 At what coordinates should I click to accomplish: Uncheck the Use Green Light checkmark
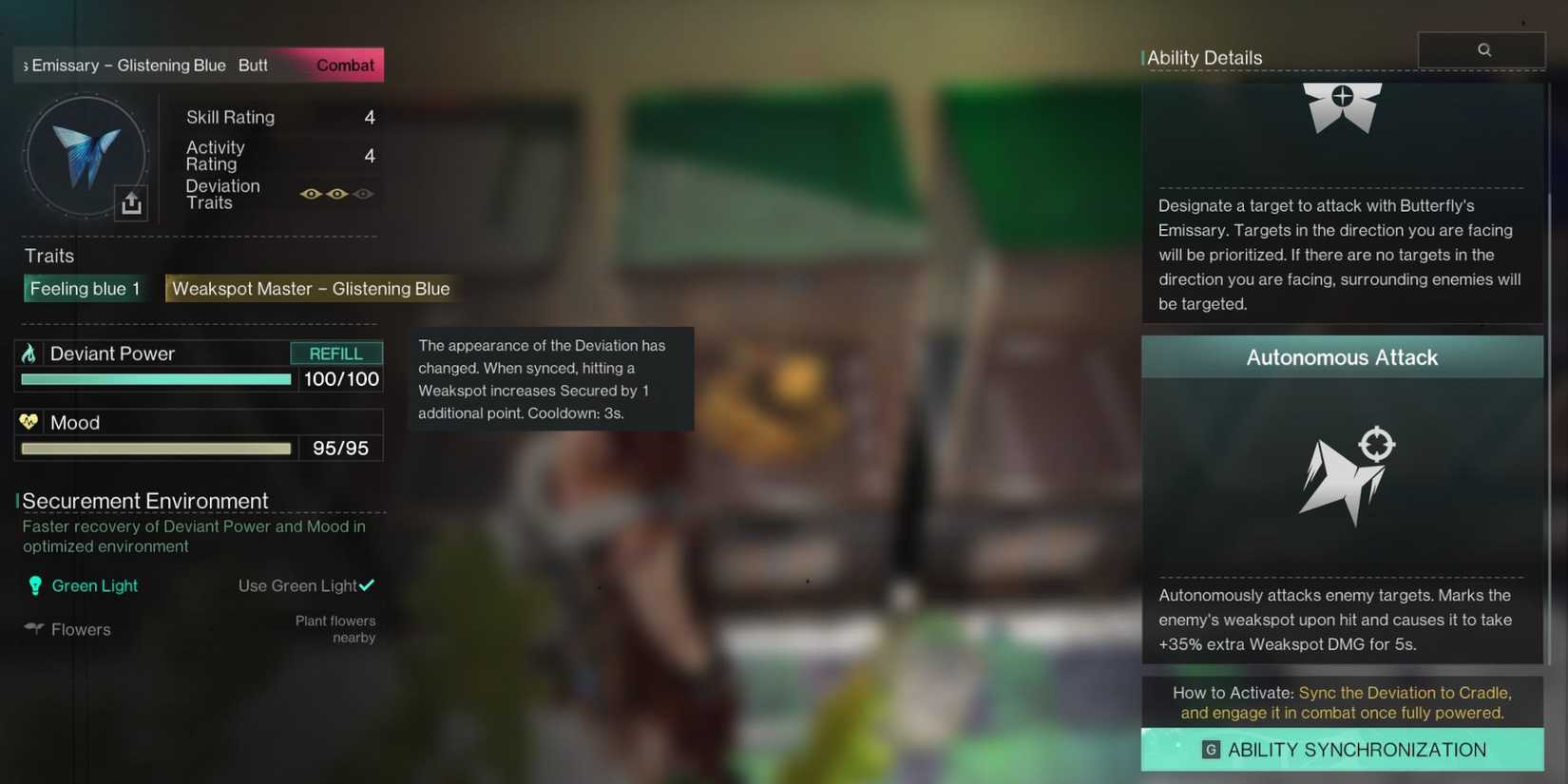pos(368,584)
